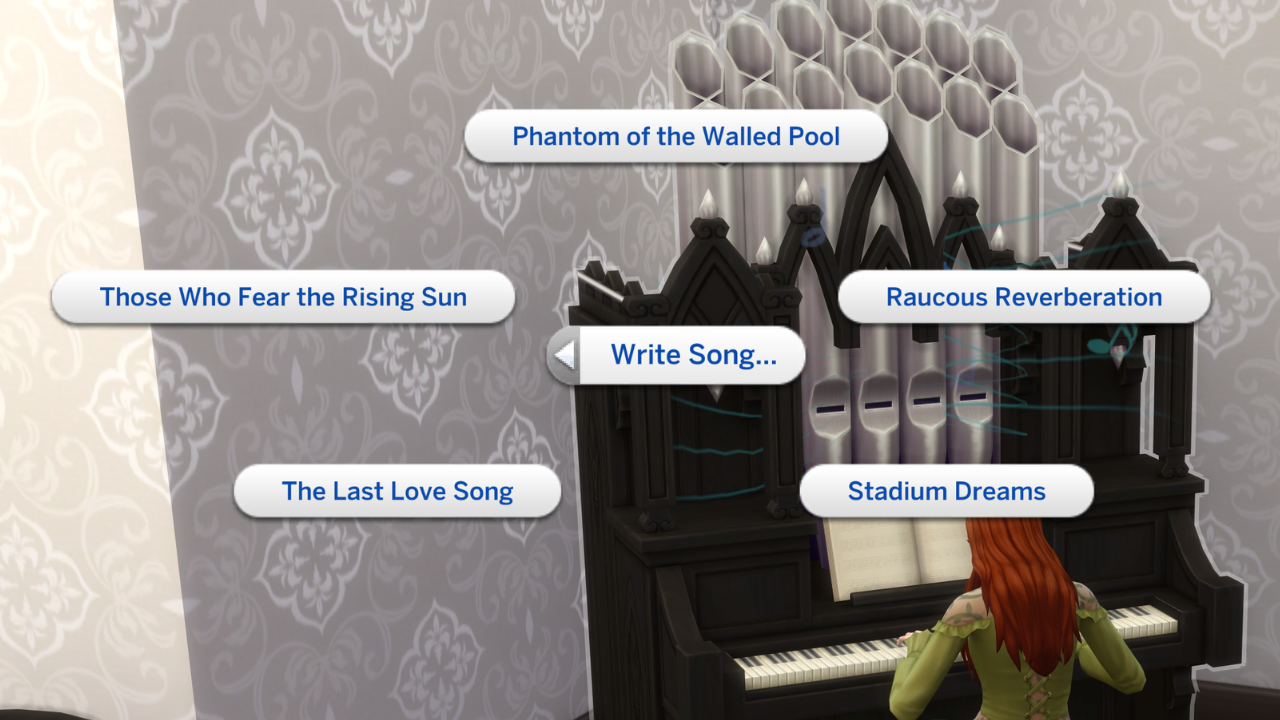The width and height of the screenshot is (1280, 720).
Task: Choose the "Stadium Dreams" song
Action: 945,491
